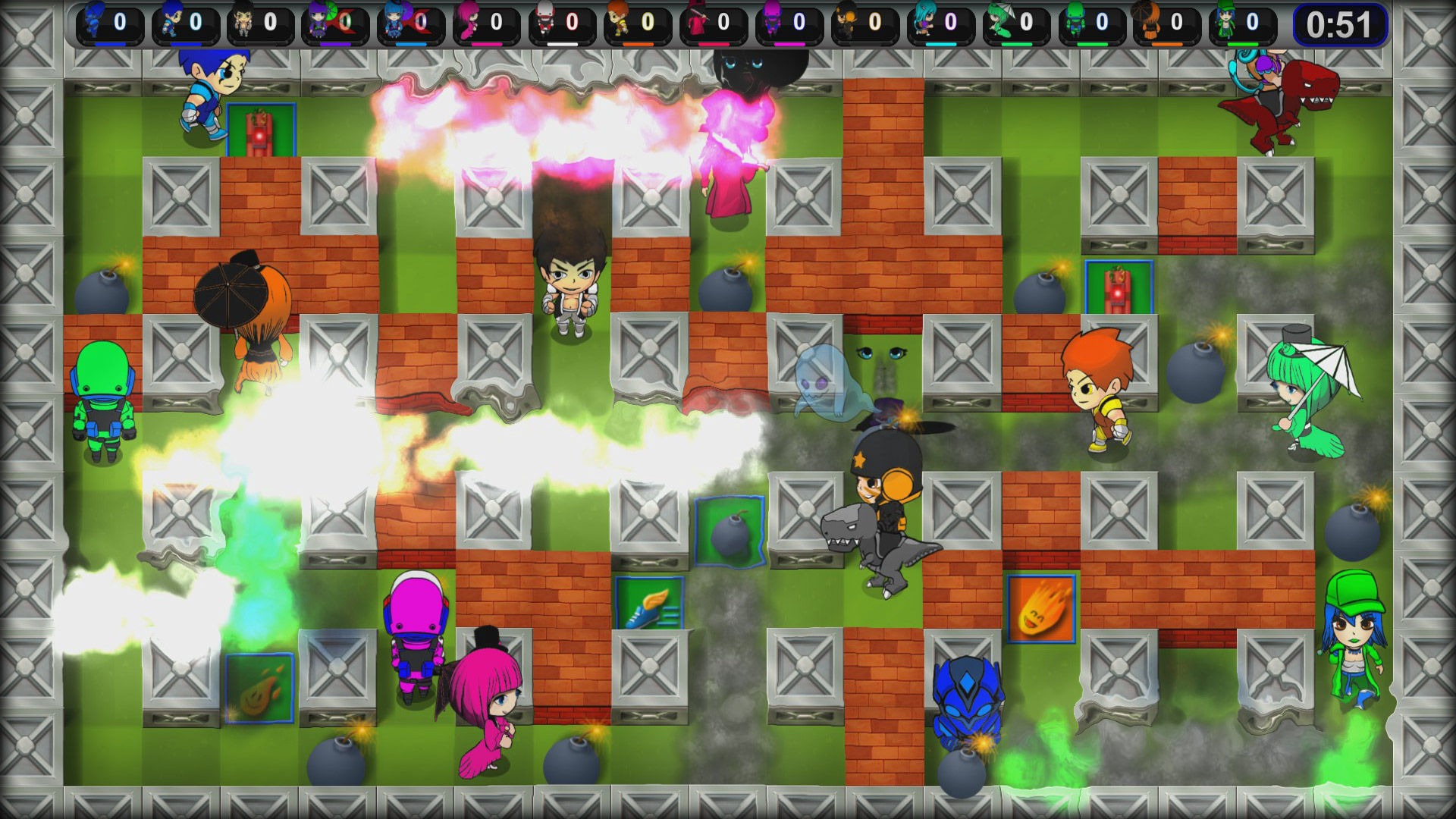Select the red robot avatar on the scoreboard

[544, 19]
